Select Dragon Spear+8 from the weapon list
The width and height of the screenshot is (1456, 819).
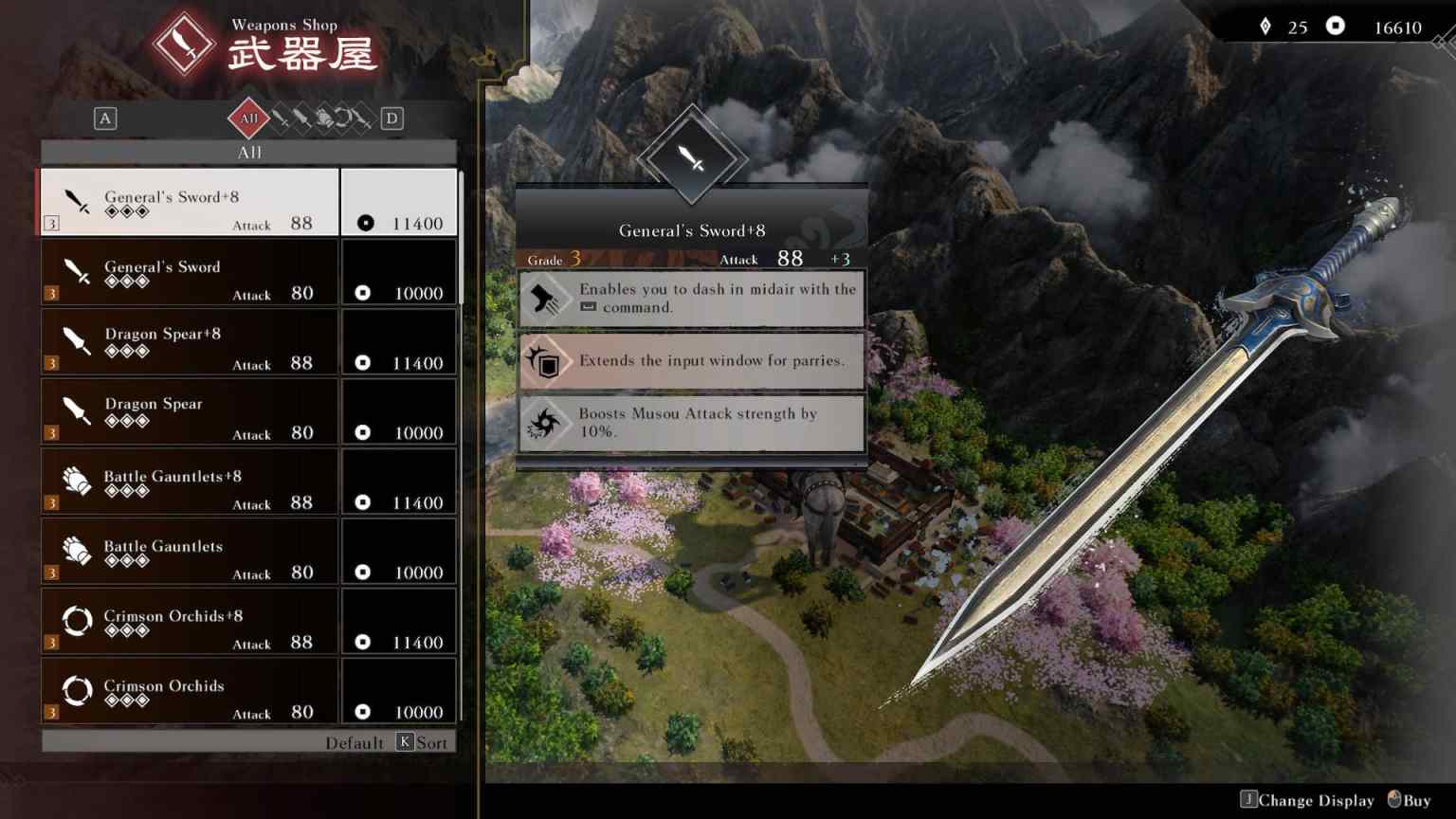190,341
